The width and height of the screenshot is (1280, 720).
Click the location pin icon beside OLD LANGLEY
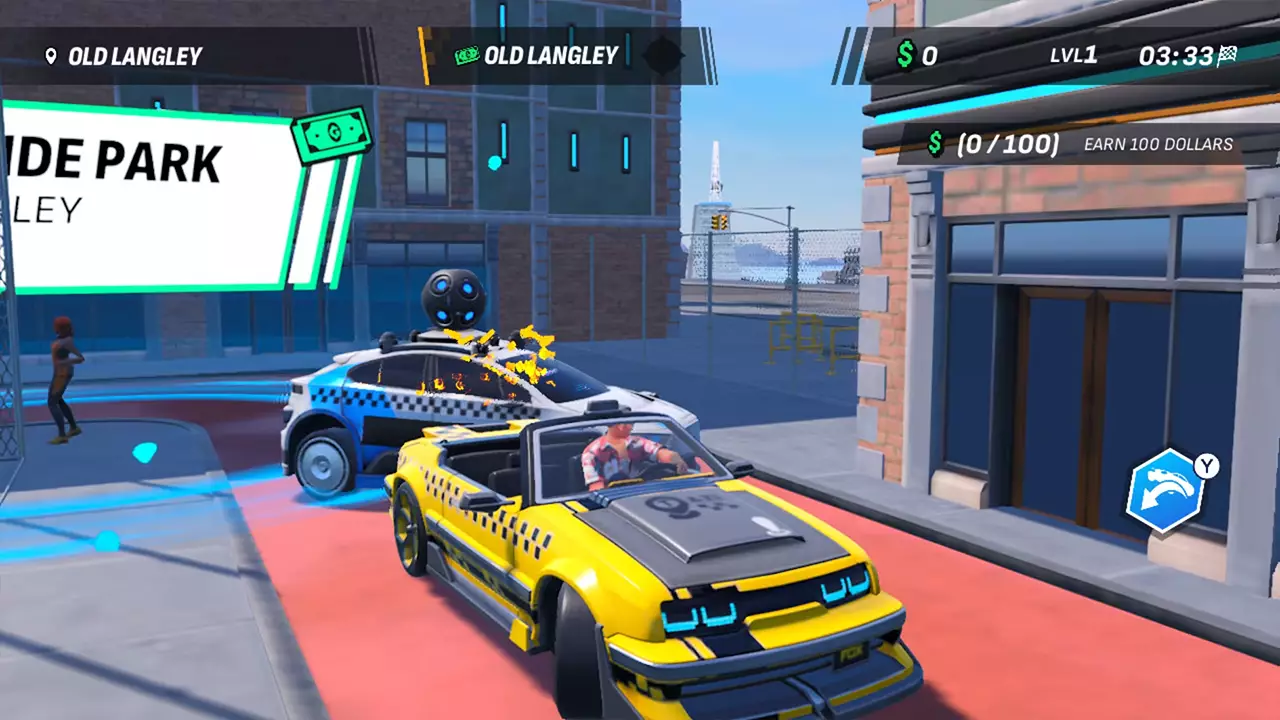pos(51,56)
